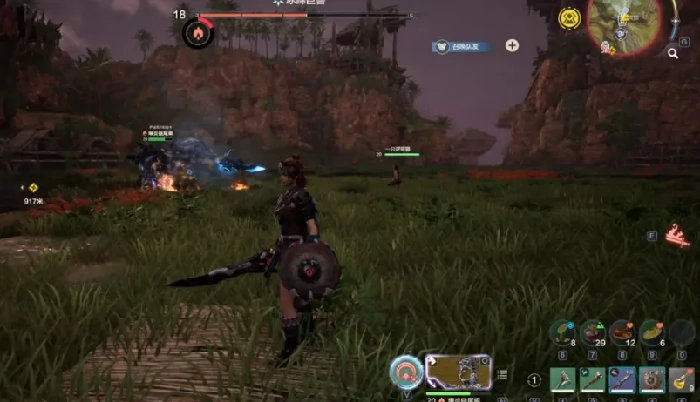This screenshot has height=402, width=700.
Task: Select the consumable slot with count 8
Action: (563, 332)
